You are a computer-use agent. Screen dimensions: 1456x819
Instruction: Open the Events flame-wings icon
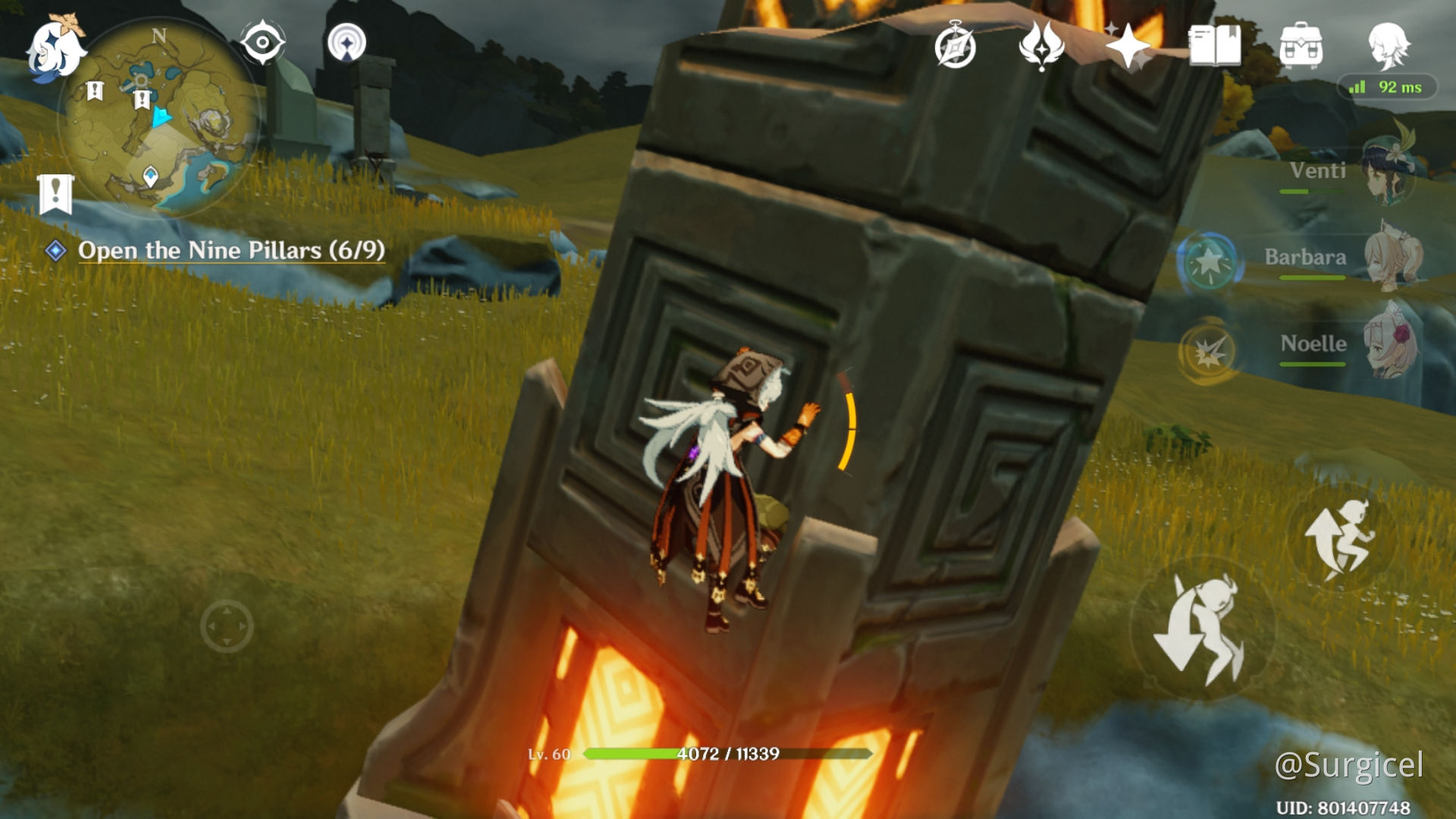pyautogui.click(x=1041, y=45)
